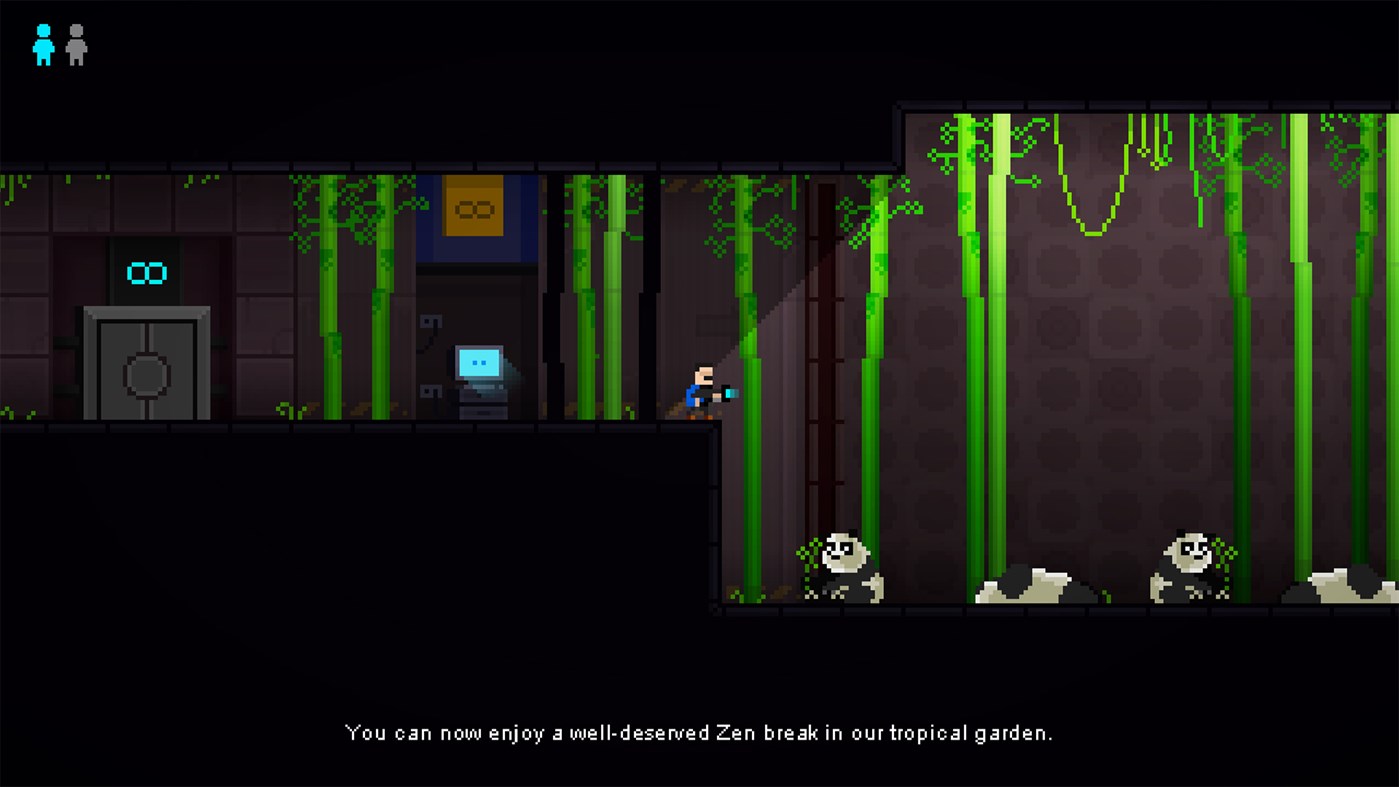1399x787 pixels.
Task: Click the glowing computer terminal monitor
Action: coord(478,363)
